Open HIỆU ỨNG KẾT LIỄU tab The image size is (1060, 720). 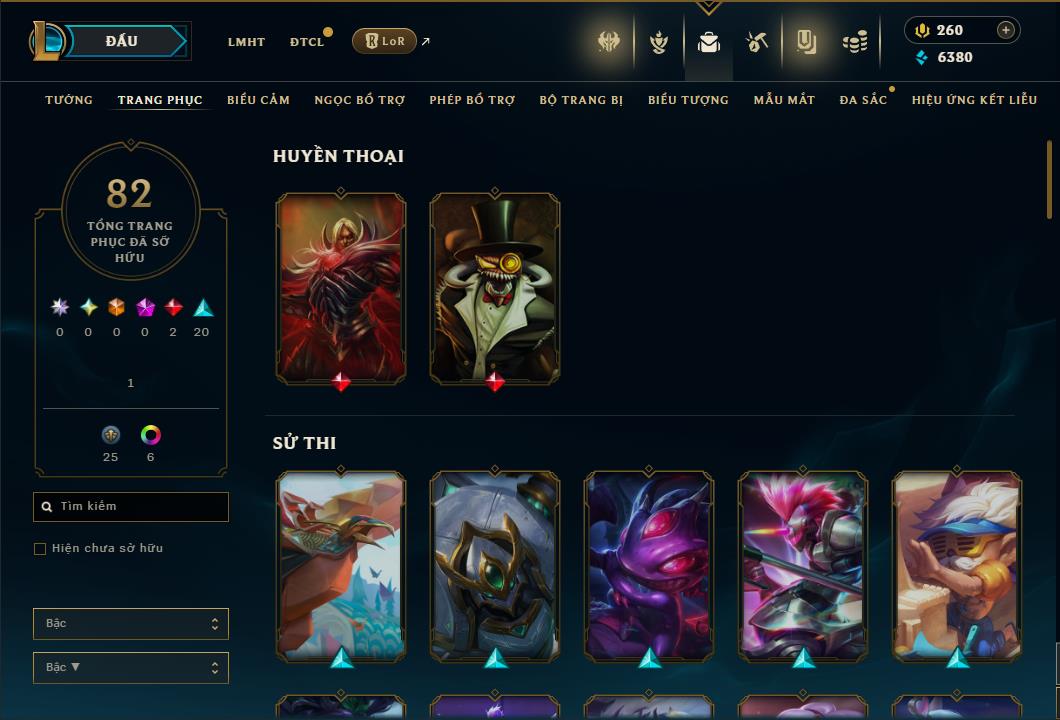(x=974, y=100)
